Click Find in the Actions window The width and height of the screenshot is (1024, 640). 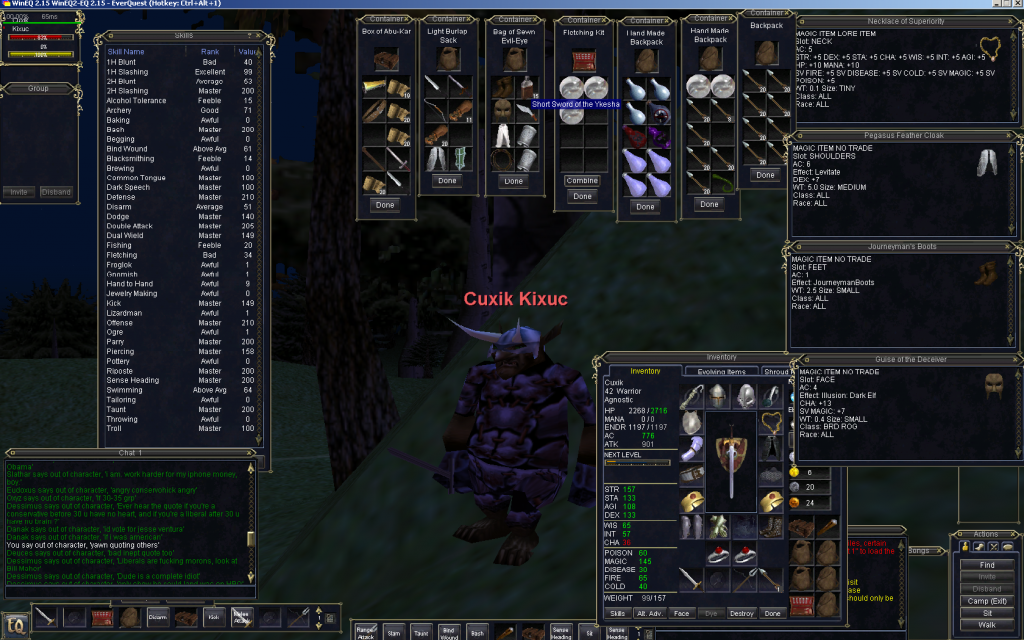pos(986,565)
